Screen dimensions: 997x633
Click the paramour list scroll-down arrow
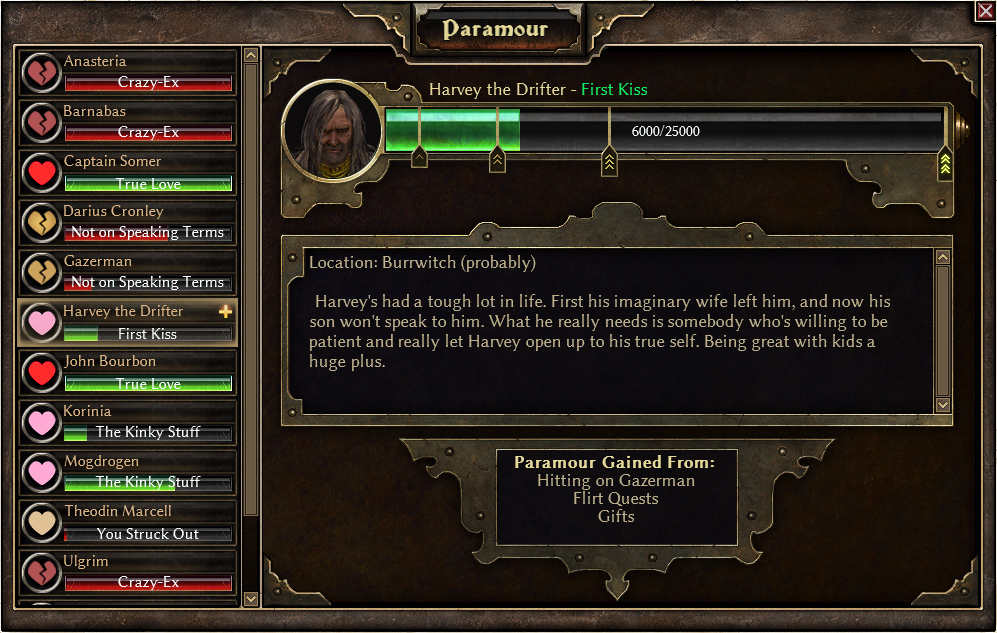(251, 598)
